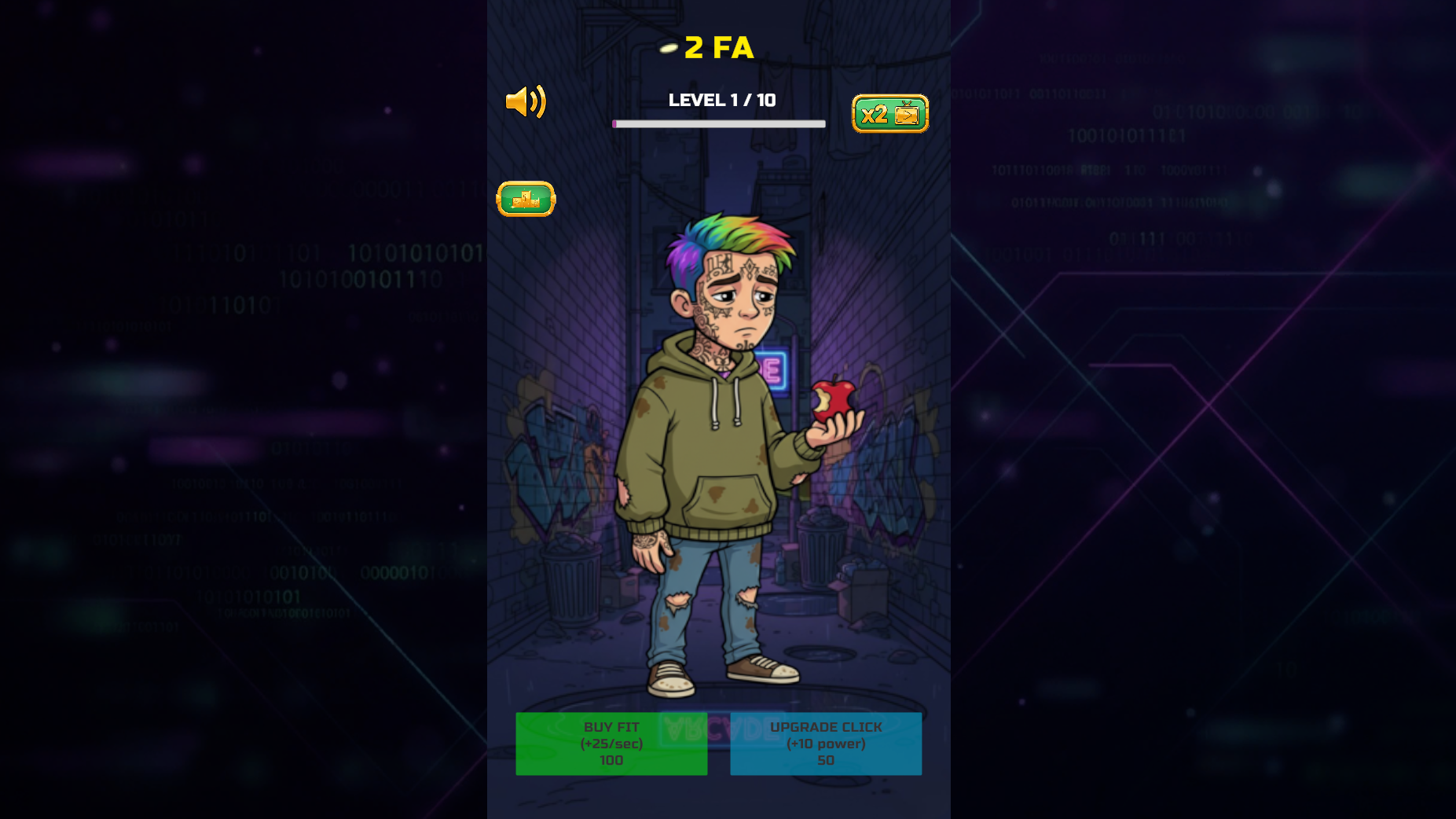Viewport: 1456px width, 819px height.
Task: Click the gold coin beside the FA counter
Action: (x=667, y=48)
